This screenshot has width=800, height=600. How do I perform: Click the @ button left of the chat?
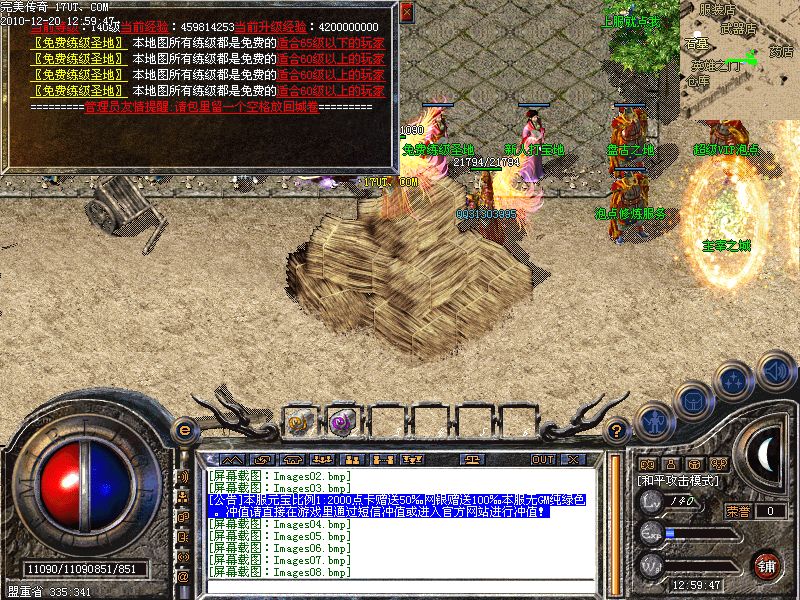click(x=183, y=576)
